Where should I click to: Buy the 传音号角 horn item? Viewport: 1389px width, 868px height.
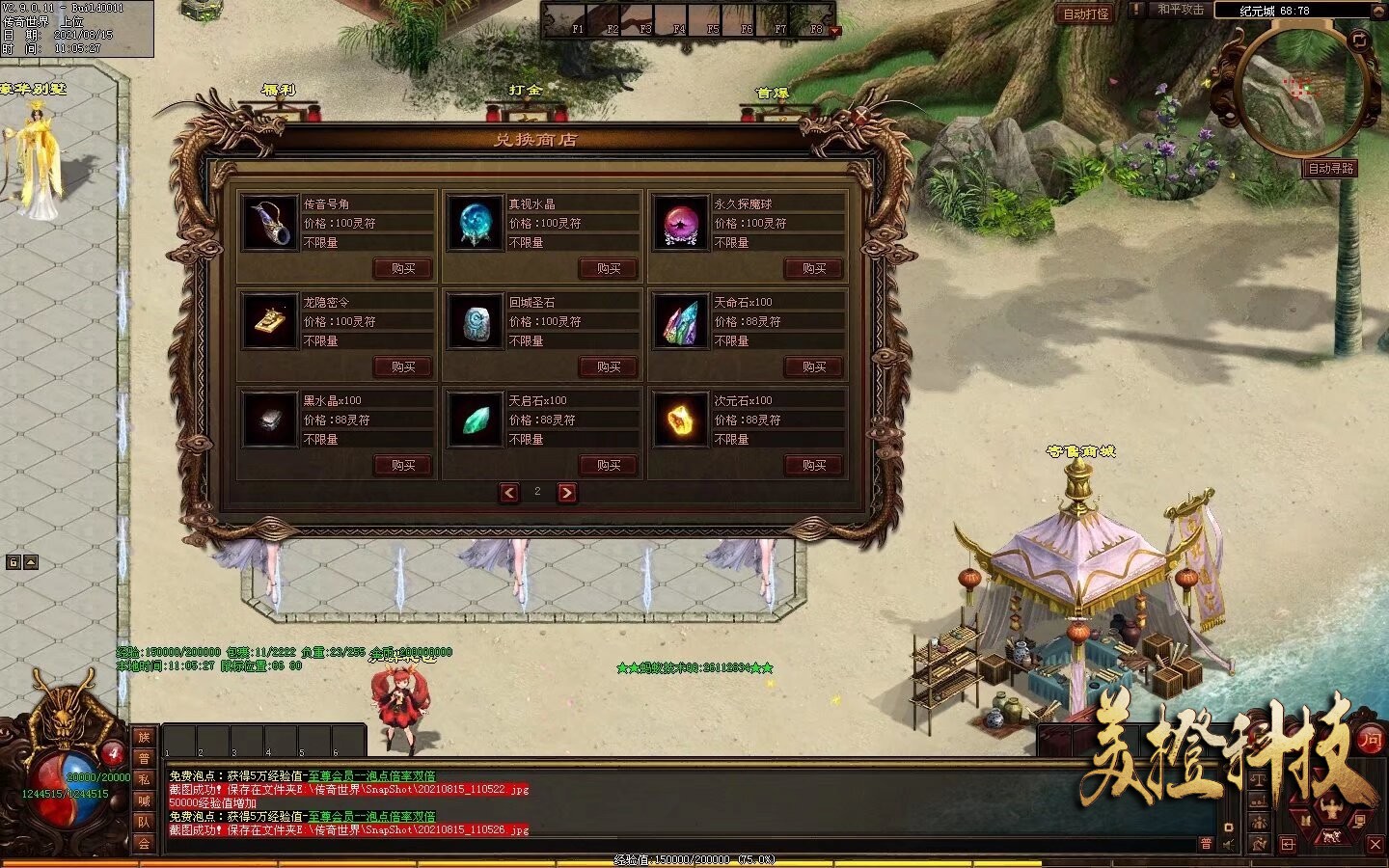[x=403, y=268]
